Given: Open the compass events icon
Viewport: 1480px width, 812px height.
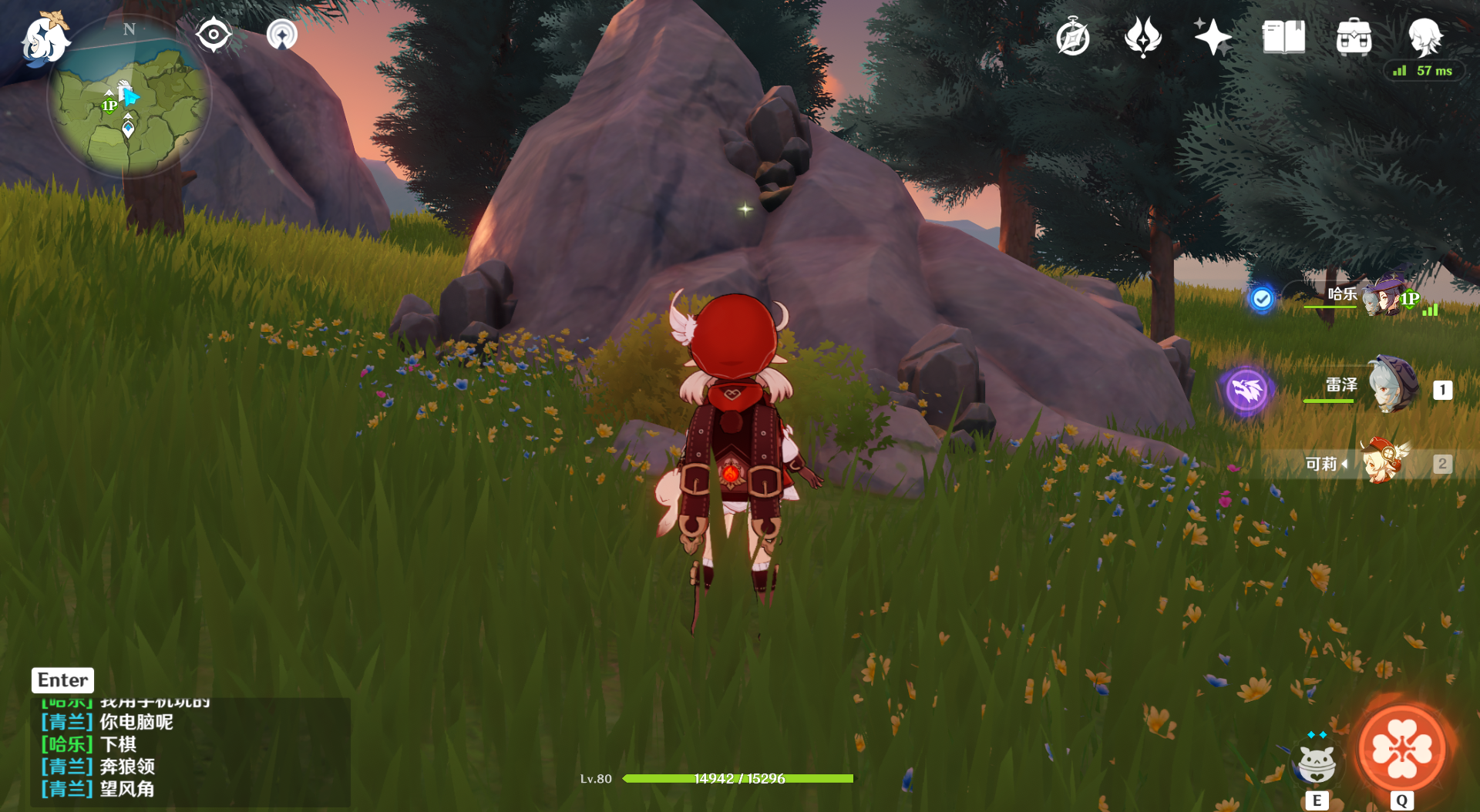Looking at the screenshot, I should click(1073, 37).
